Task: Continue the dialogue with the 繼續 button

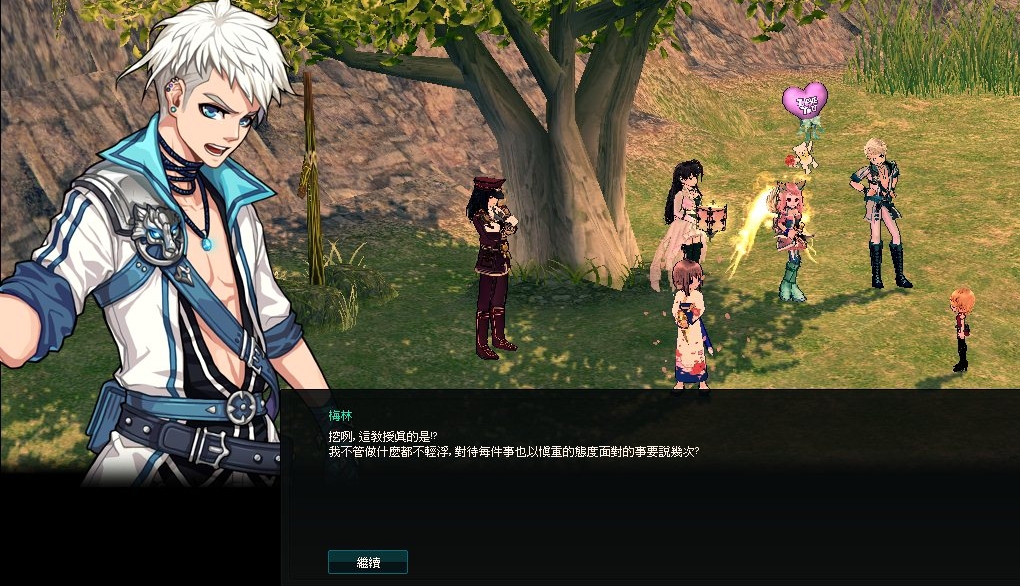Action: 368,562
